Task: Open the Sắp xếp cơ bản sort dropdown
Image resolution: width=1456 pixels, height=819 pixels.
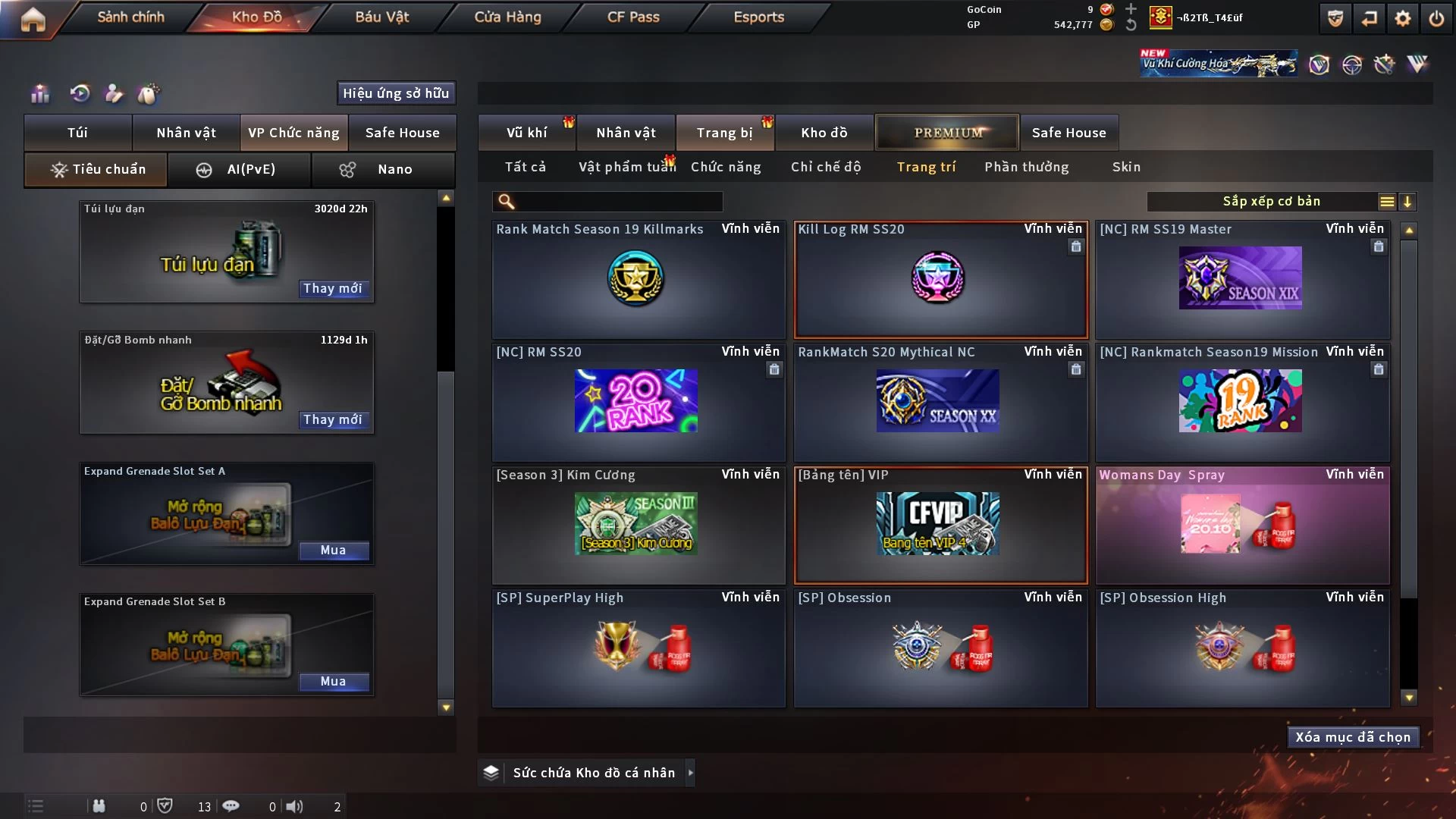Action: coord(1270,201)
